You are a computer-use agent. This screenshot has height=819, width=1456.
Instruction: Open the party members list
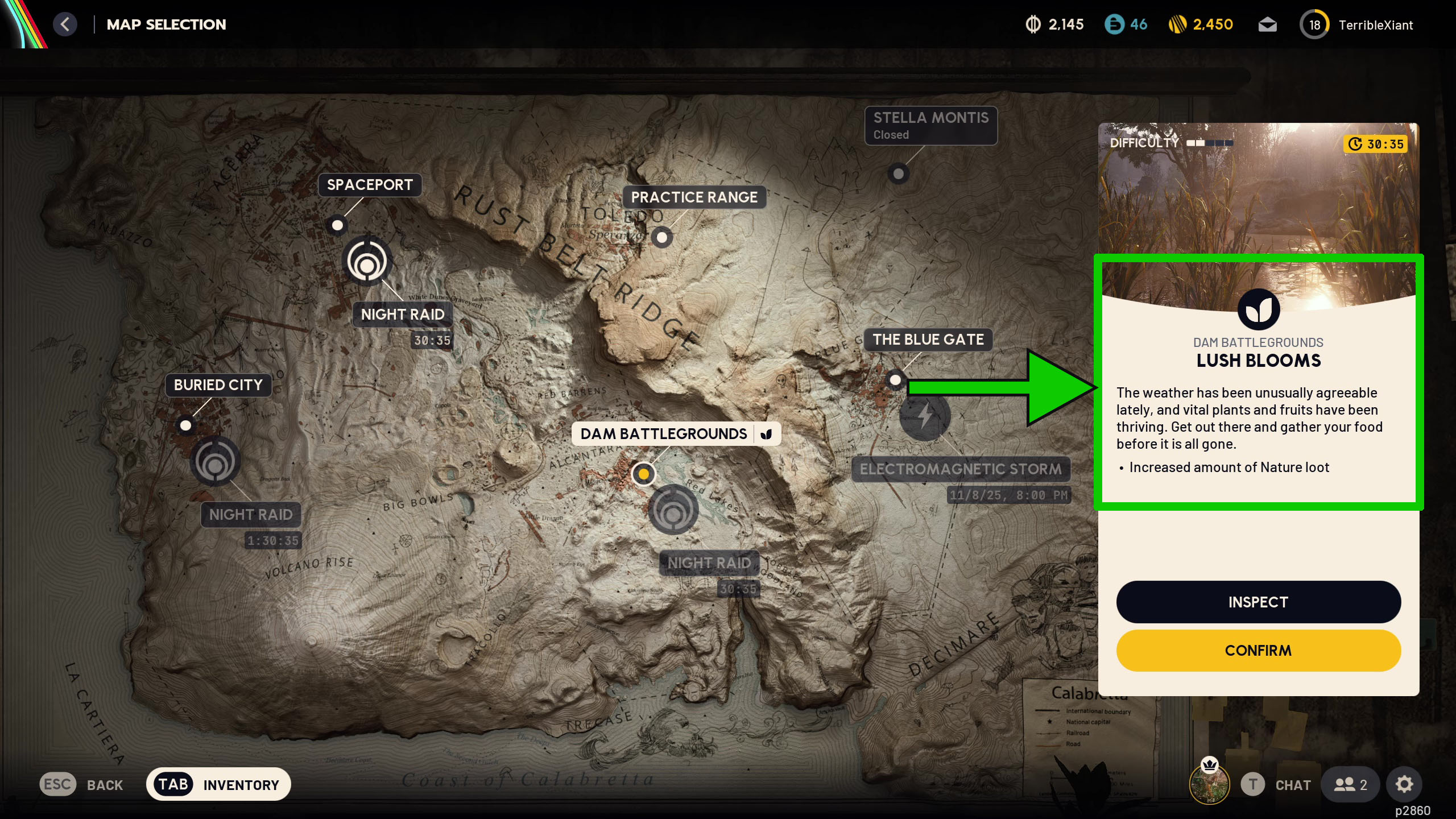point(1350,784)
